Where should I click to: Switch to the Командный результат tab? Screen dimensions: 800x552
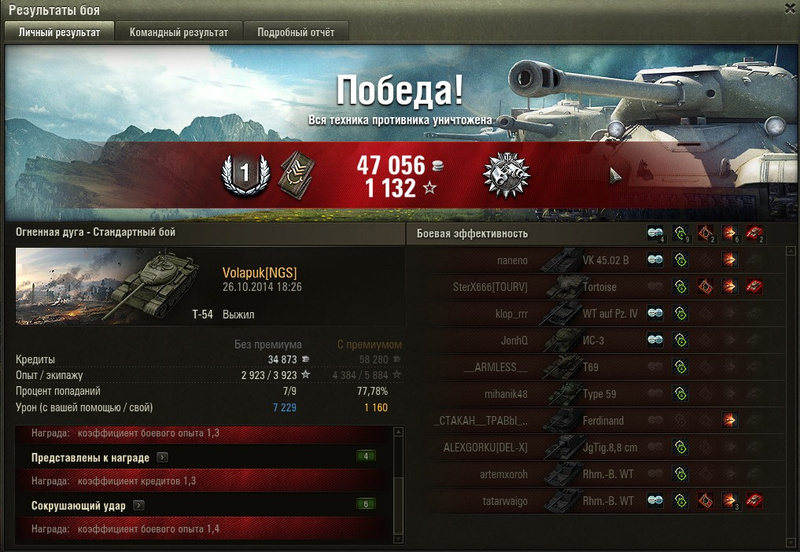click(178, 32)
